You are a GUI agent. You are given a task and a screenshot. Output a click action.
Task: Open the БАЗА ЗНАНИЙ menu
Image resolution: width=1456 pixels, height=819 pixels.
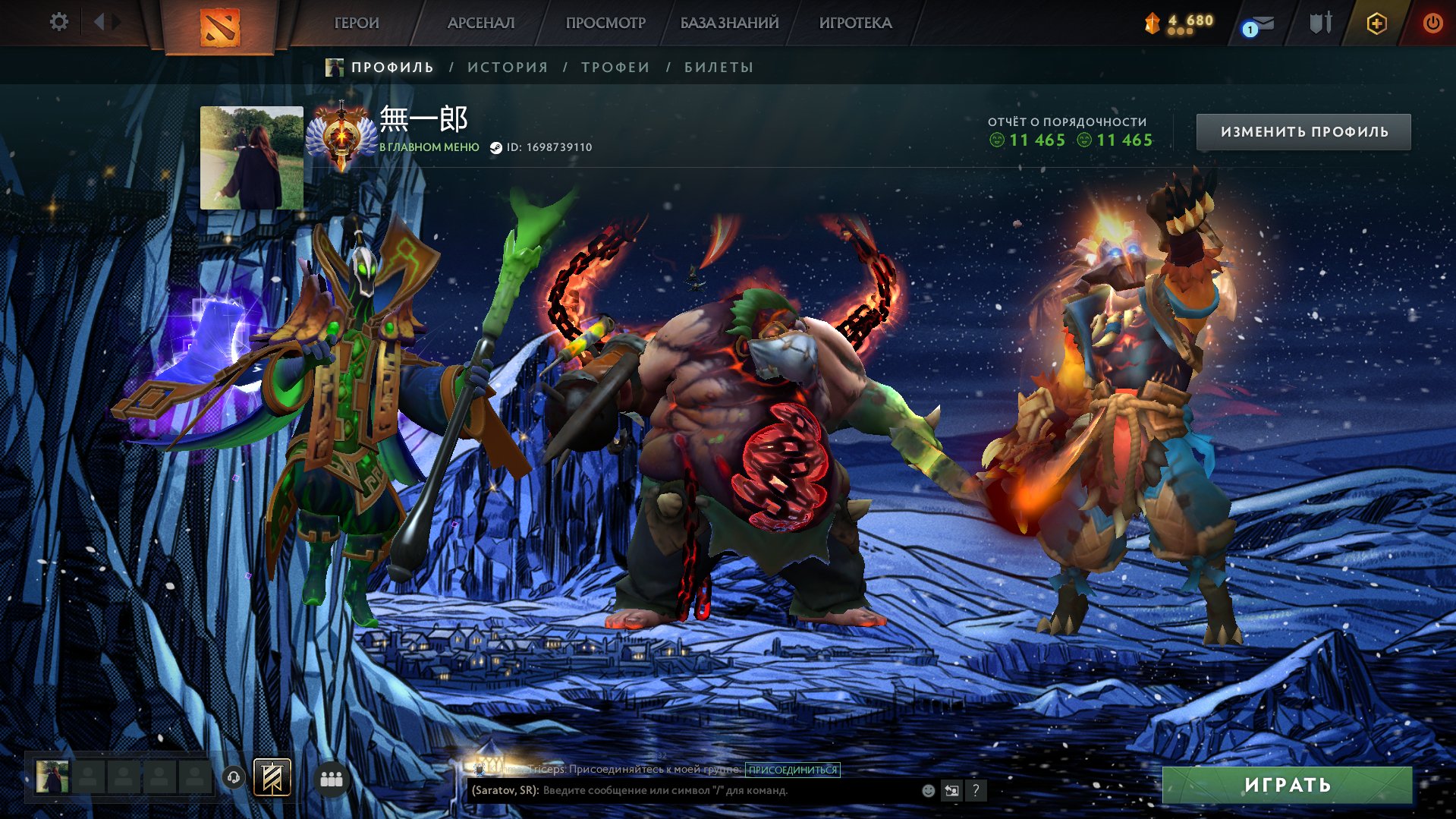click(x=729, y=24)
